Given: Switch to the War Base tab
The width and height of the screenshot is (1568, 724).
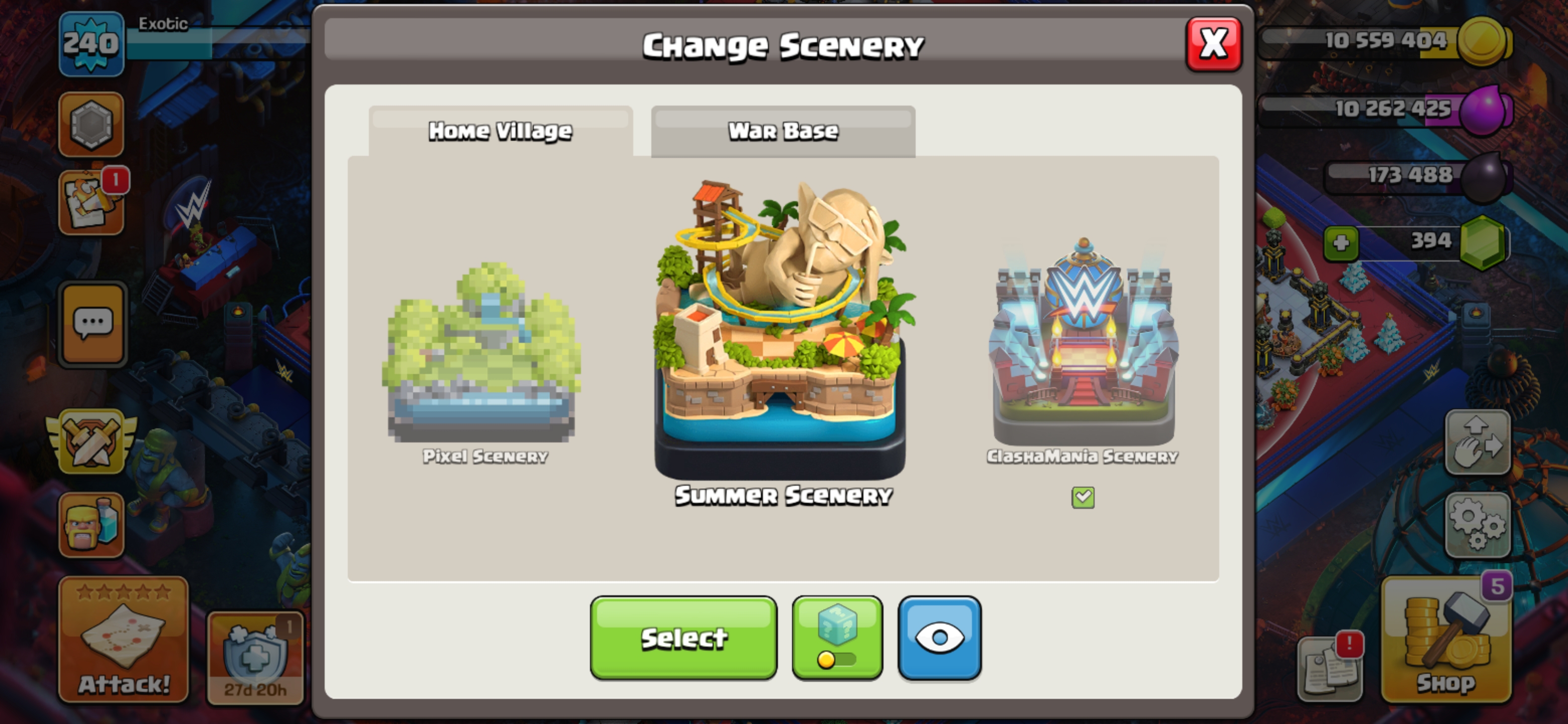Looking at the screenshot, I should click(x=783, y=132).
